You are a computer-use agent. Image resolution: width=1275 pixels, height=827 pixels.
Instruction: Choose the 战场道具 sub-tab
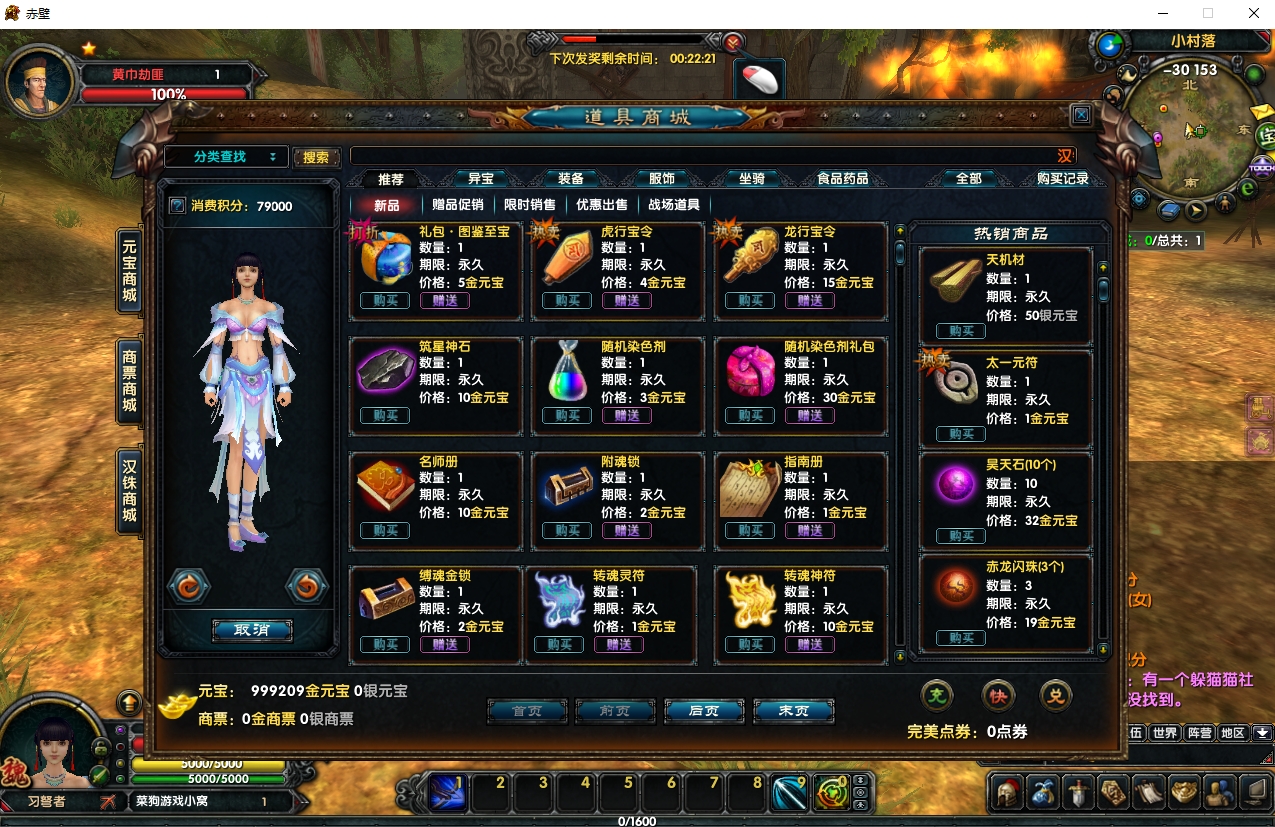pos(674,205)
